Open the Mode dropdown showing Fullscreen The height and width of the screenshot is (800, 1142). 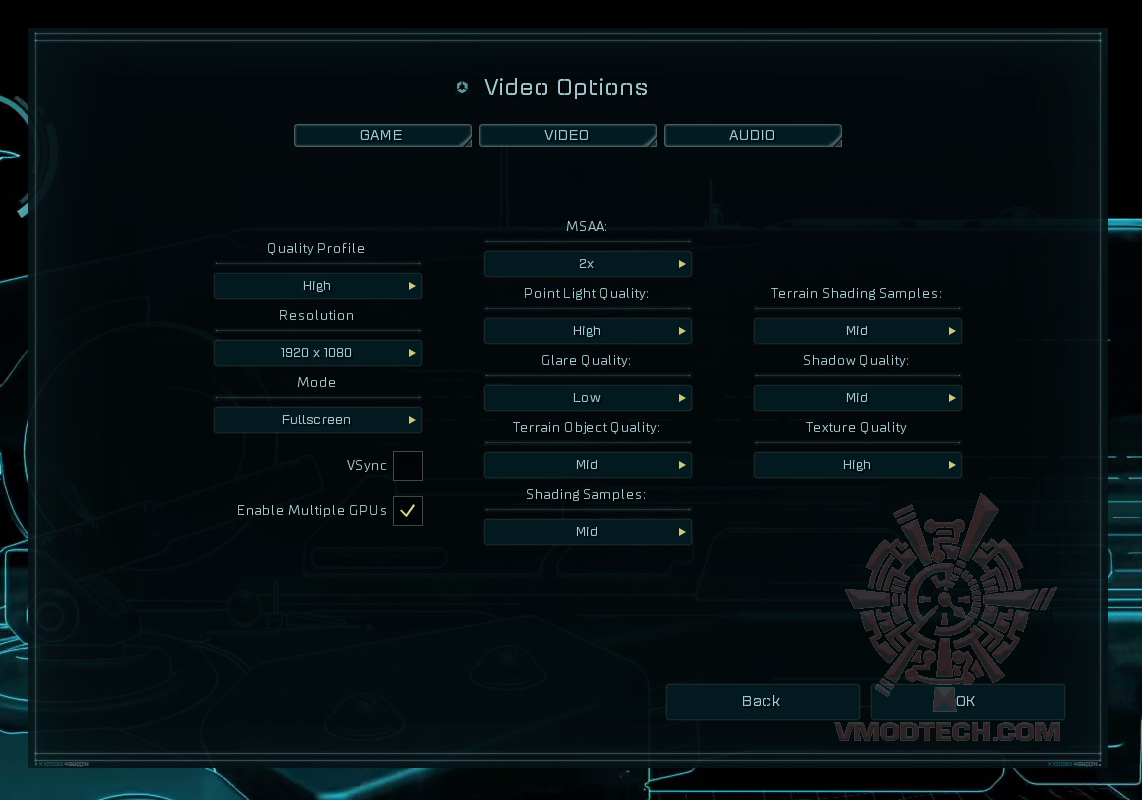tap(318, 420)
